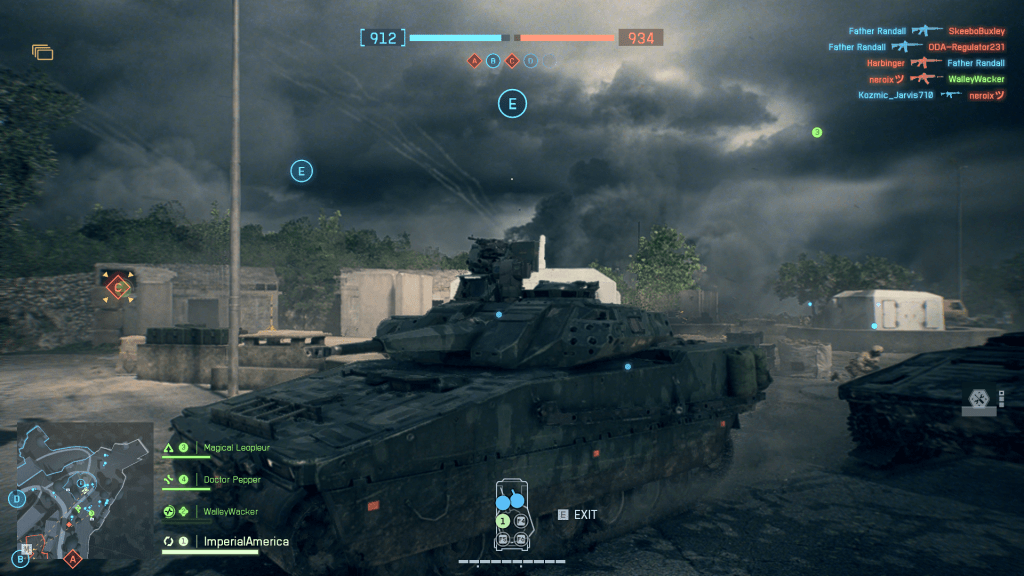Screen dimensions: 1024x576
Task: Select your own squad entry ImperialAmerica
Action: tap(246, 541)
